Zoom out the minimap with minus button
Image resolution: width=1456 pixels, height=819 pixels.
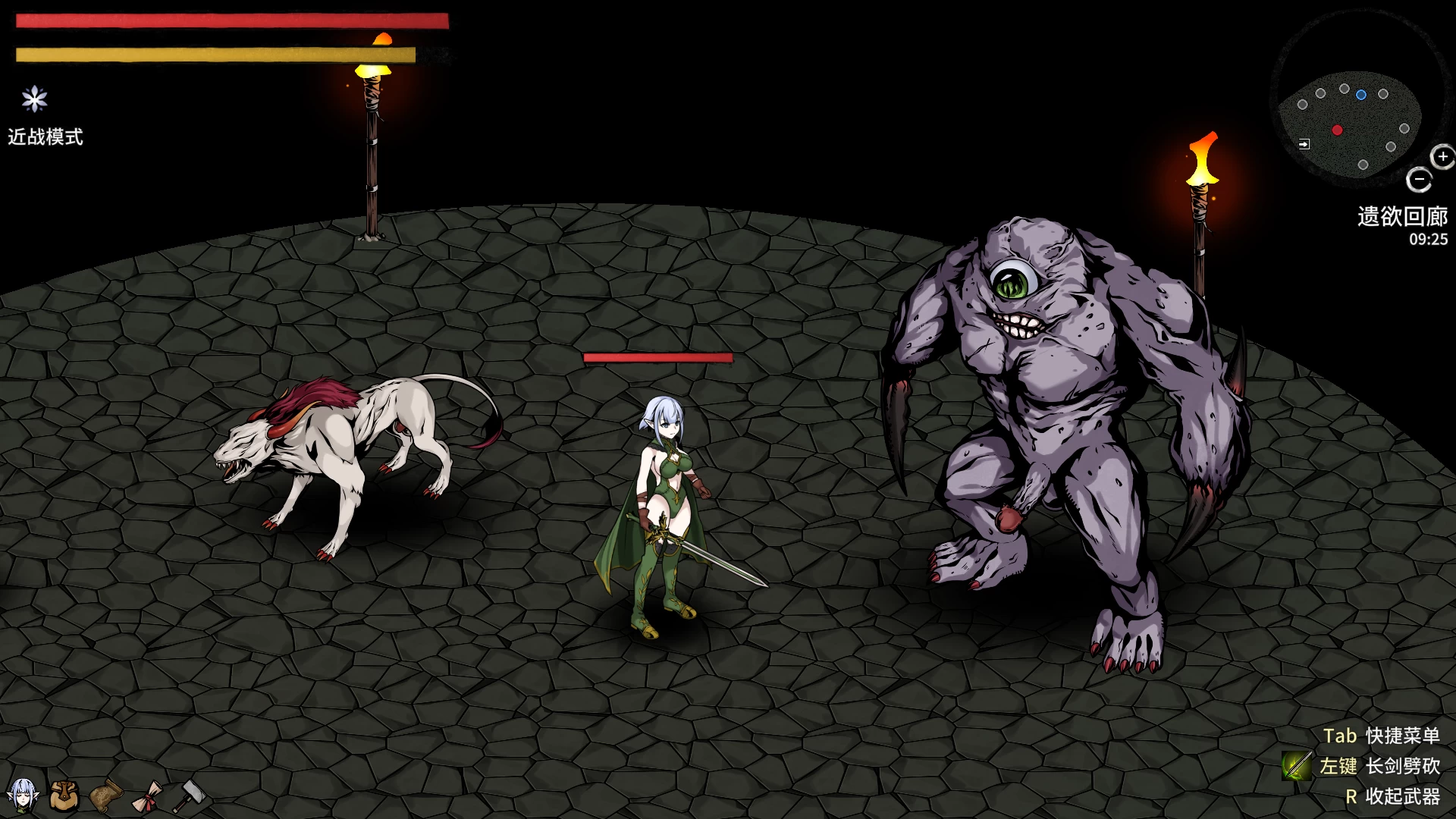pos(1418,180)
